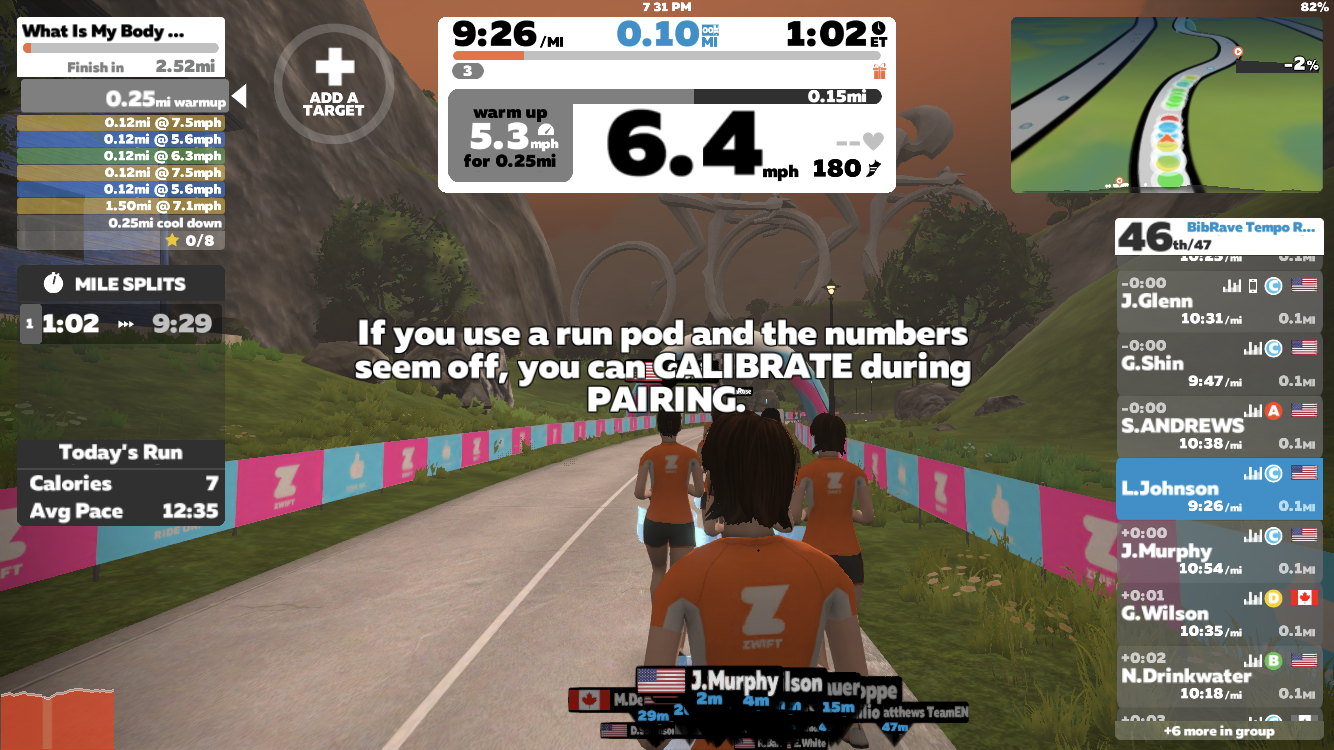The width and height of the screenshot is (1334, 750).
Task: Highlight the L.Johnson runner row
Action: [x=1218, y=489]
